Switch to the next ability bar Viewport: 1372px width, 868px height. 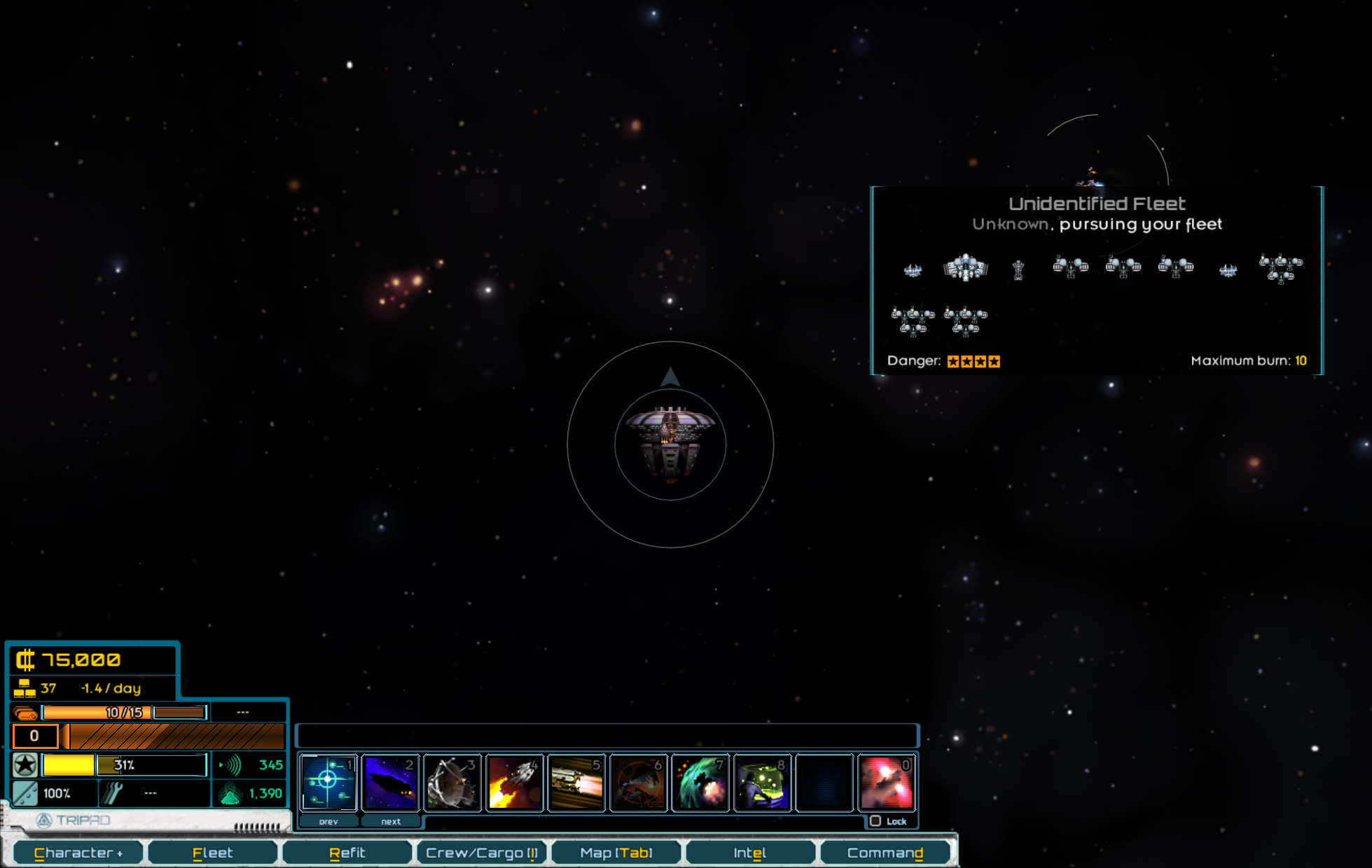click(x=391, y=821)
